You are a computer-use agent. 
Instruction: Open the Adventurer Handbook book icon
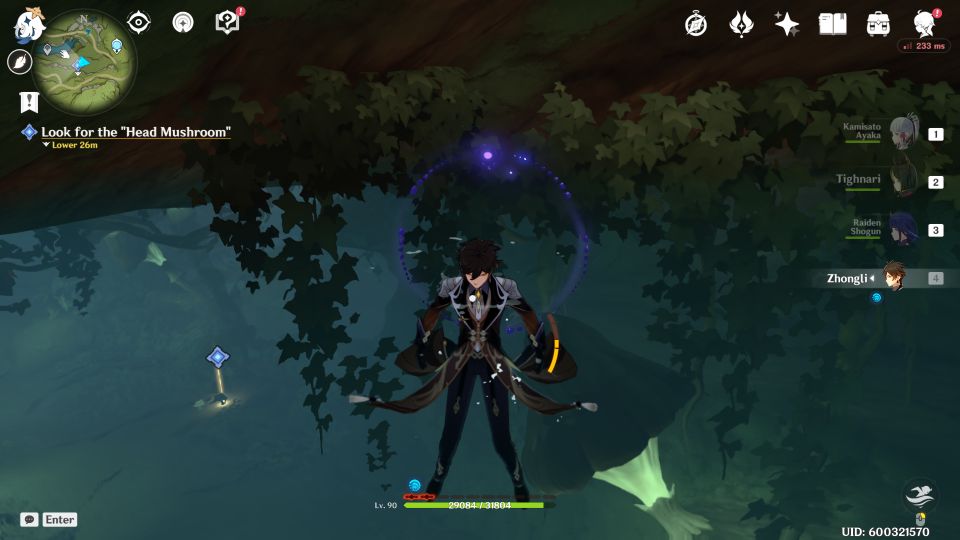[x=832, y=24]
